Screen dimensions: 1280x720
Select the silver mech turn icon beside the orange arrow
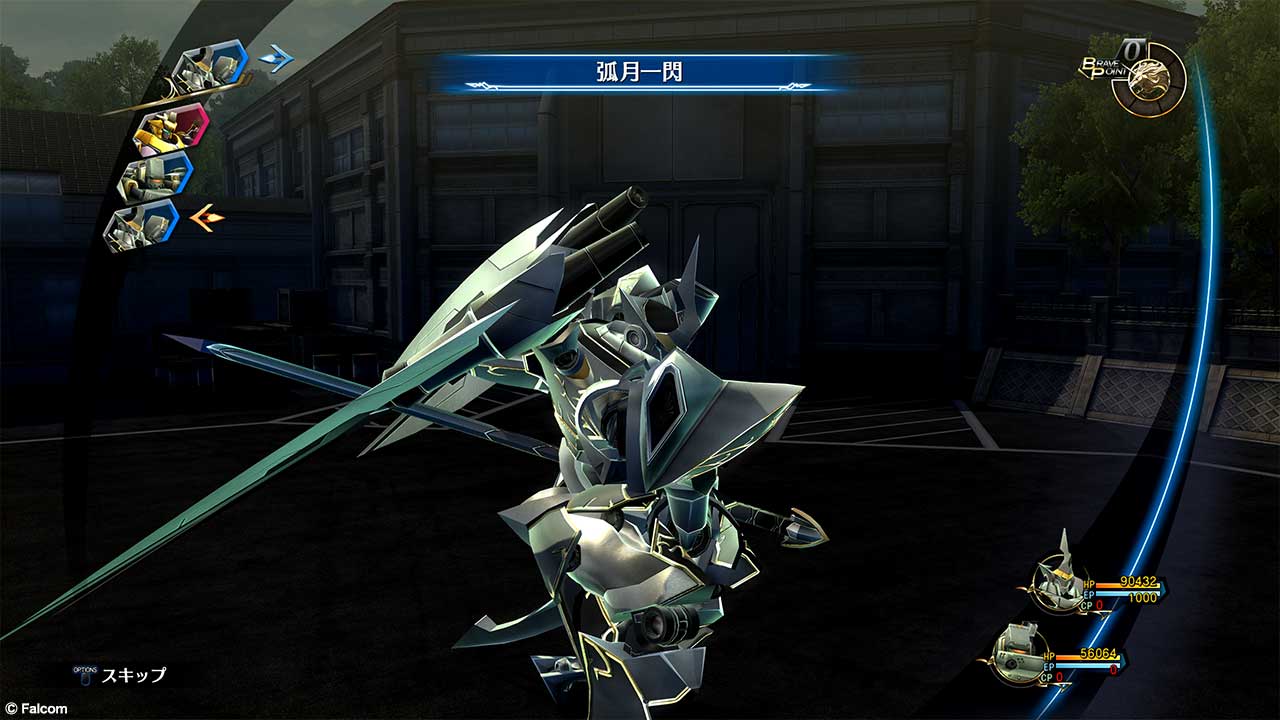143,224
